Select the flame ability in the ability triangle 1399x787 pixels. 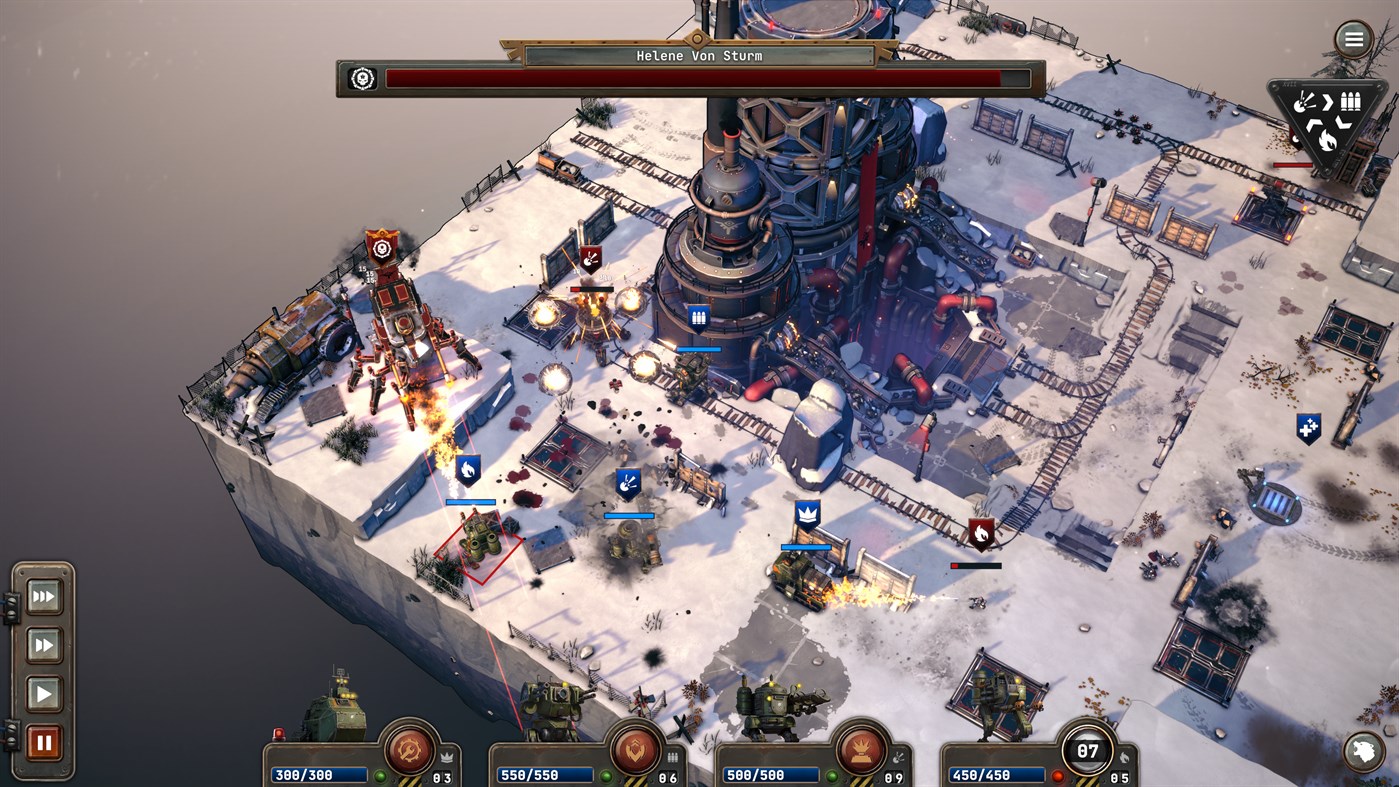tap(1327, 139)
